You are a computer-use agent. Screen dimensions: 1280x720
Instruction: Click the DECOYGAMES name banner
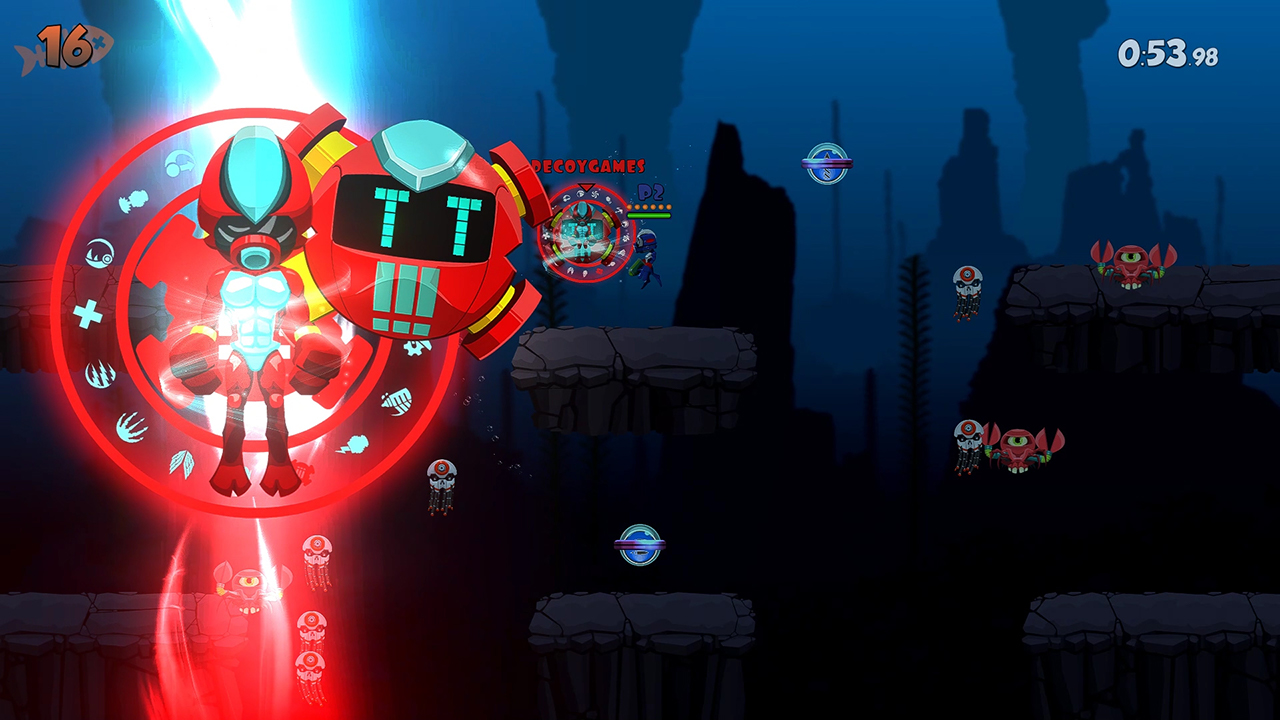click(588, 166)
